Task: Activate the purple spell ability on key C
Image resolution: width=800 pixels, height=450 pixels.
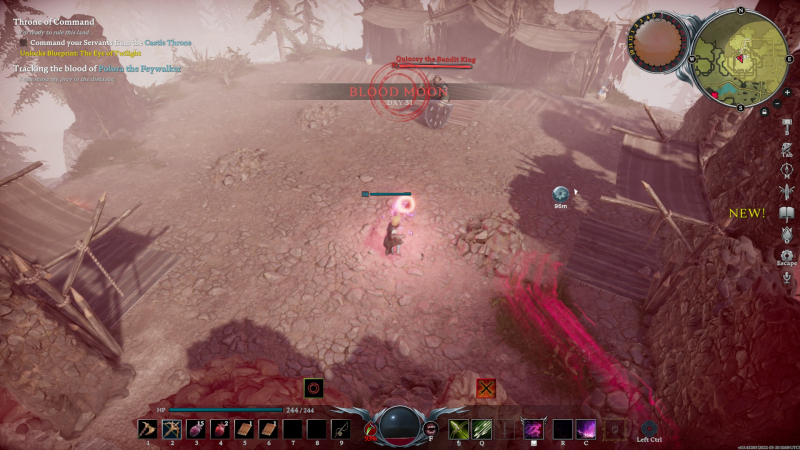Action: pyautogui.click(x=586, y=428)
